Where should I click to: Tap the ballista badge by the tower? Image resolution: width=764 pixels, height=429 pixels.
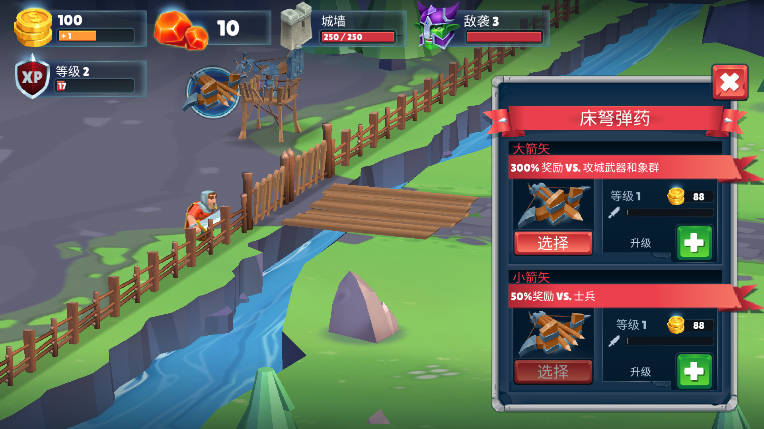(212, 92)
